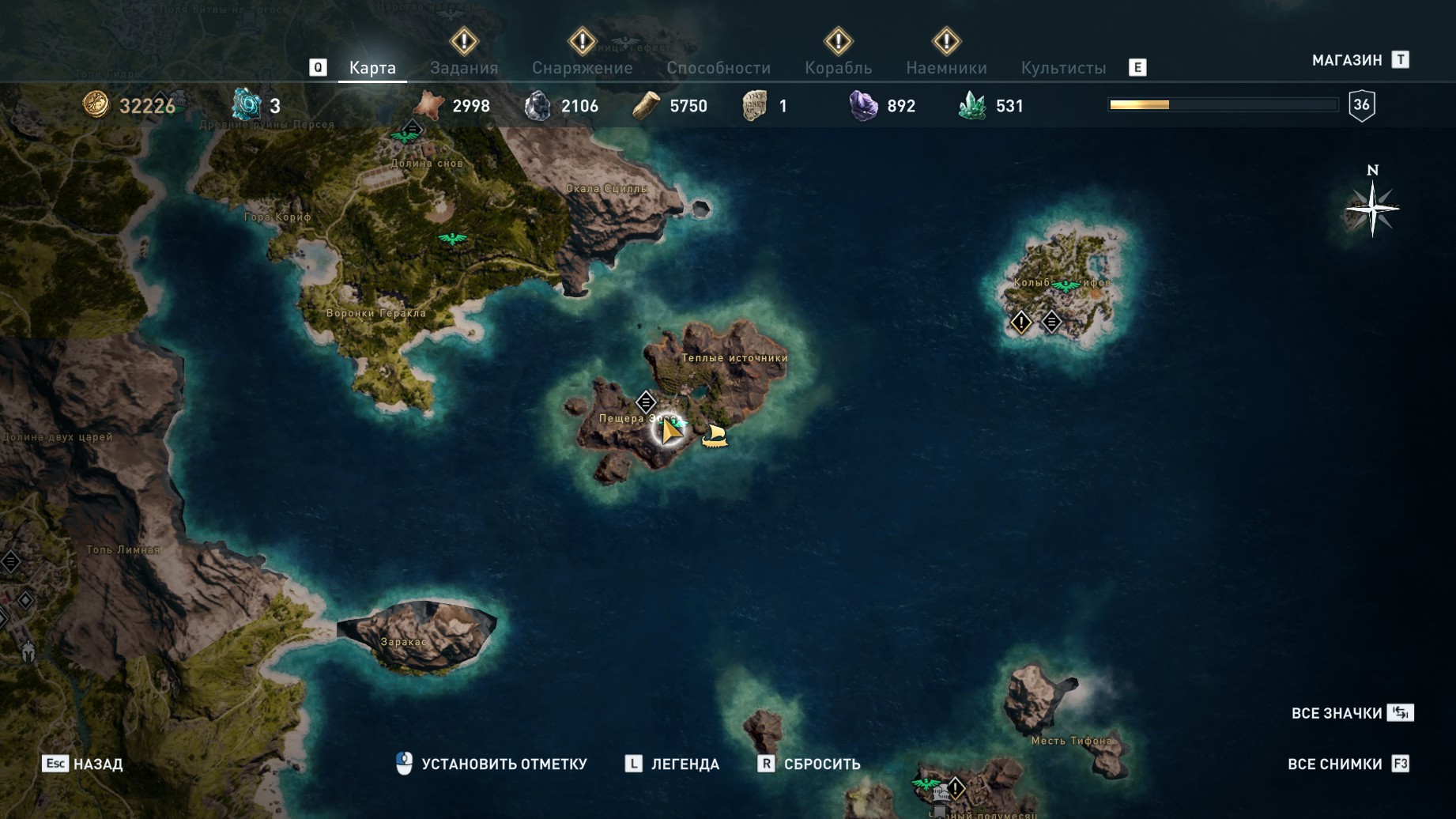Screen dimensions: 1456x819
Task: Open the Наемники tab
Action: (946, 68)
